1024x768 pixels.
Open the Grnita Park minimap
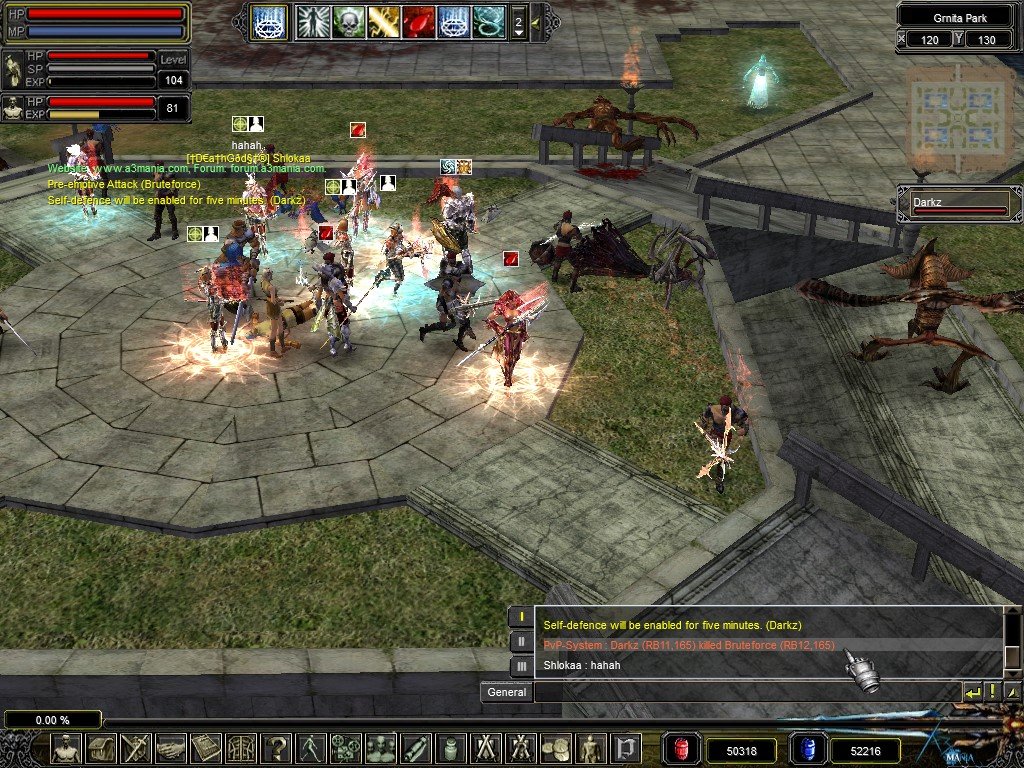coord(962,118)
